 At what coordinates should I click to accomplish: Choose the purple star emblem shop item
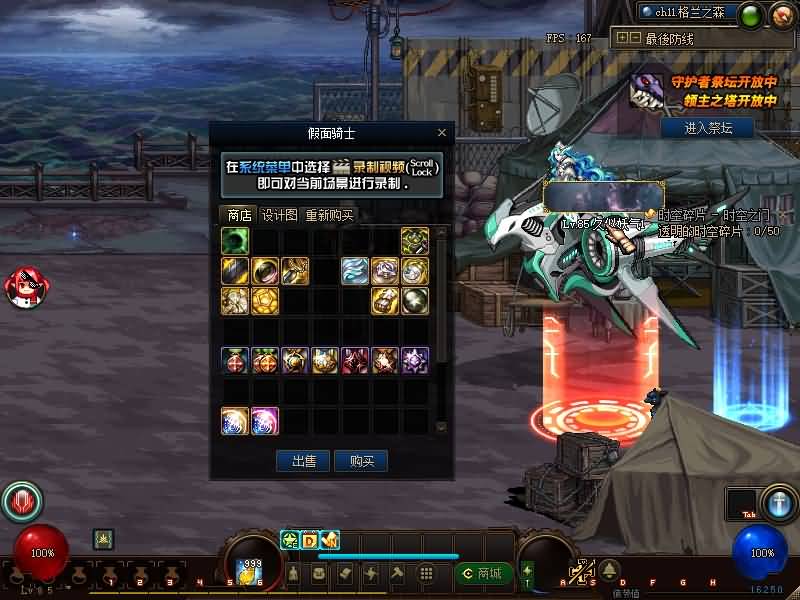click(x=415, y=361)
